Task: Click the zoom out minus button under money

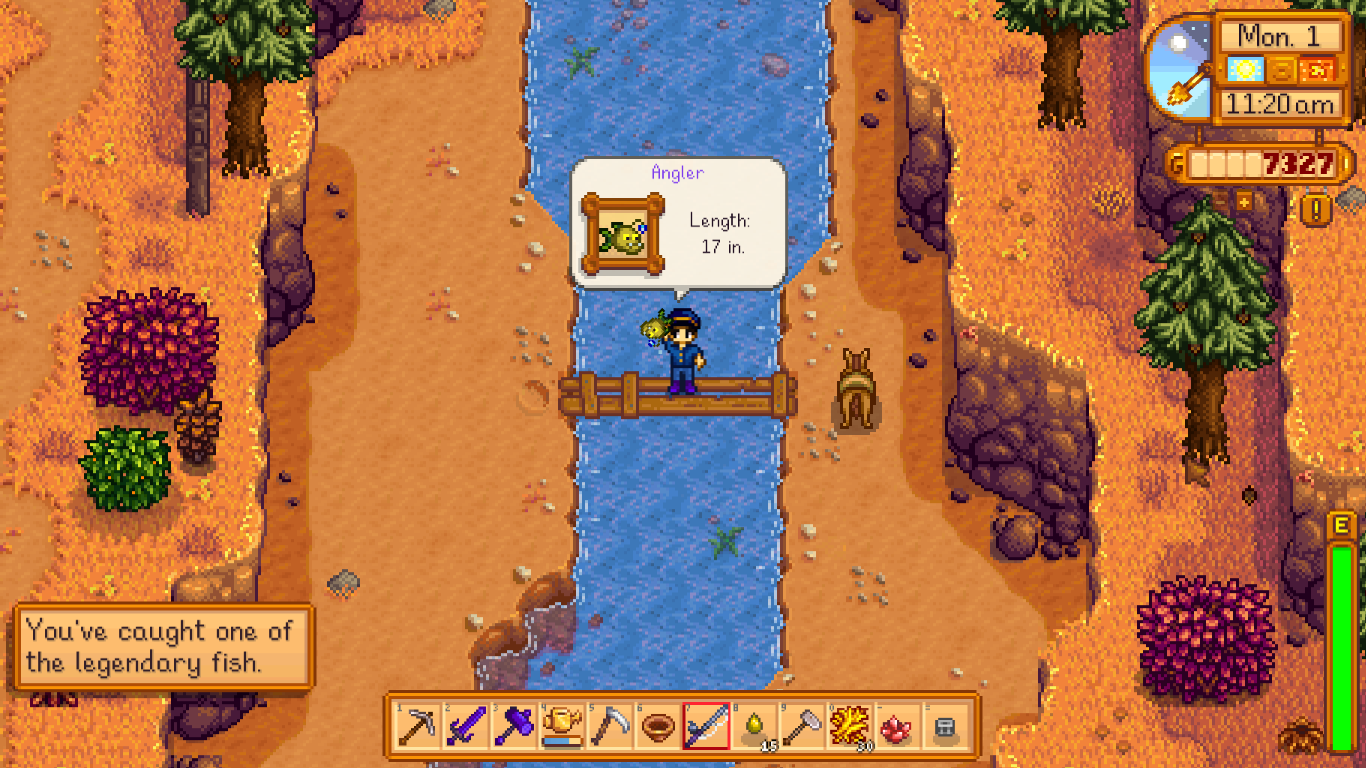Action: pos(1220,202)
